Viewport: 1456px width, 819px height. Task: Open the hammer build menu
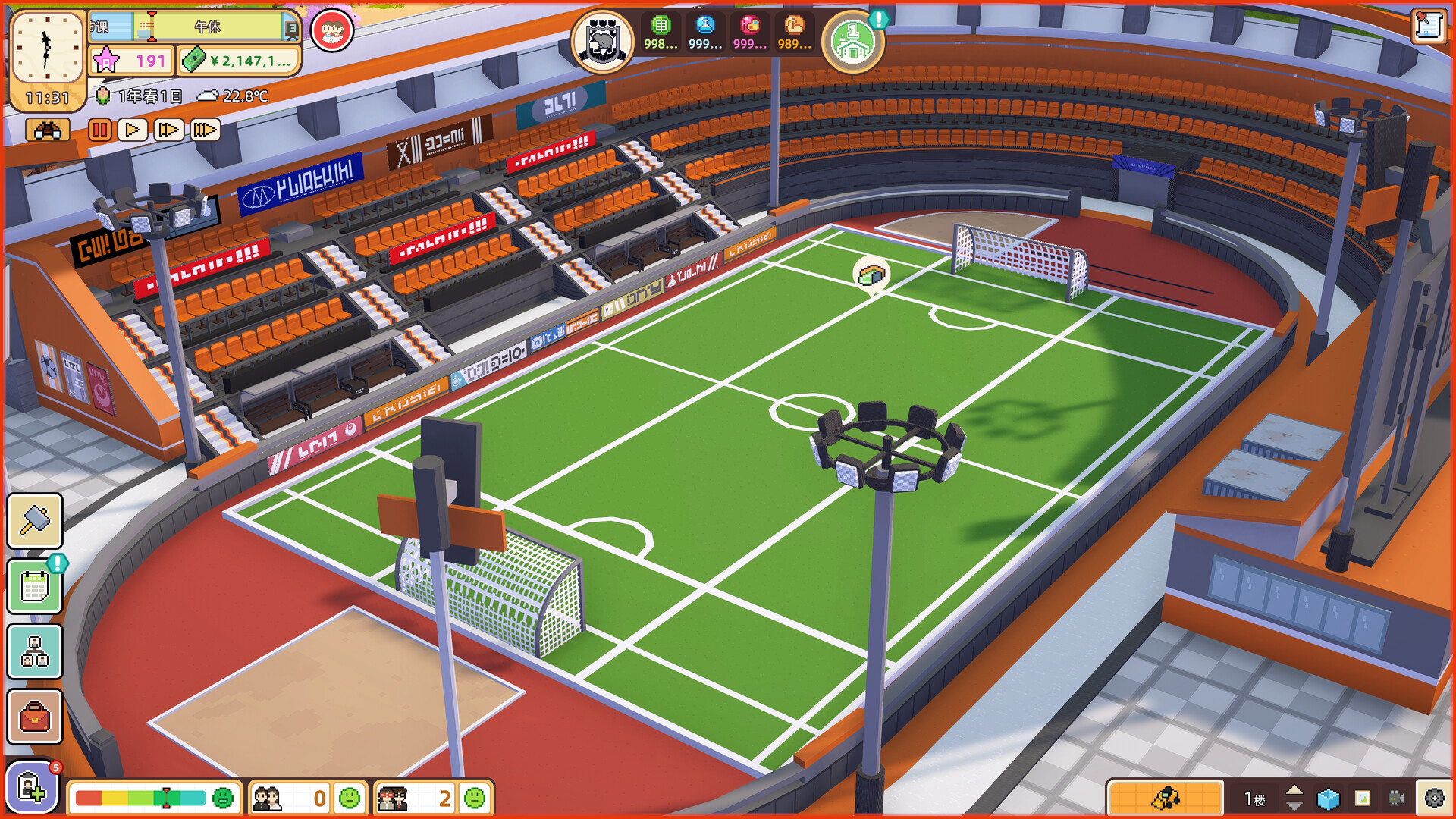[x=35, y=520]
